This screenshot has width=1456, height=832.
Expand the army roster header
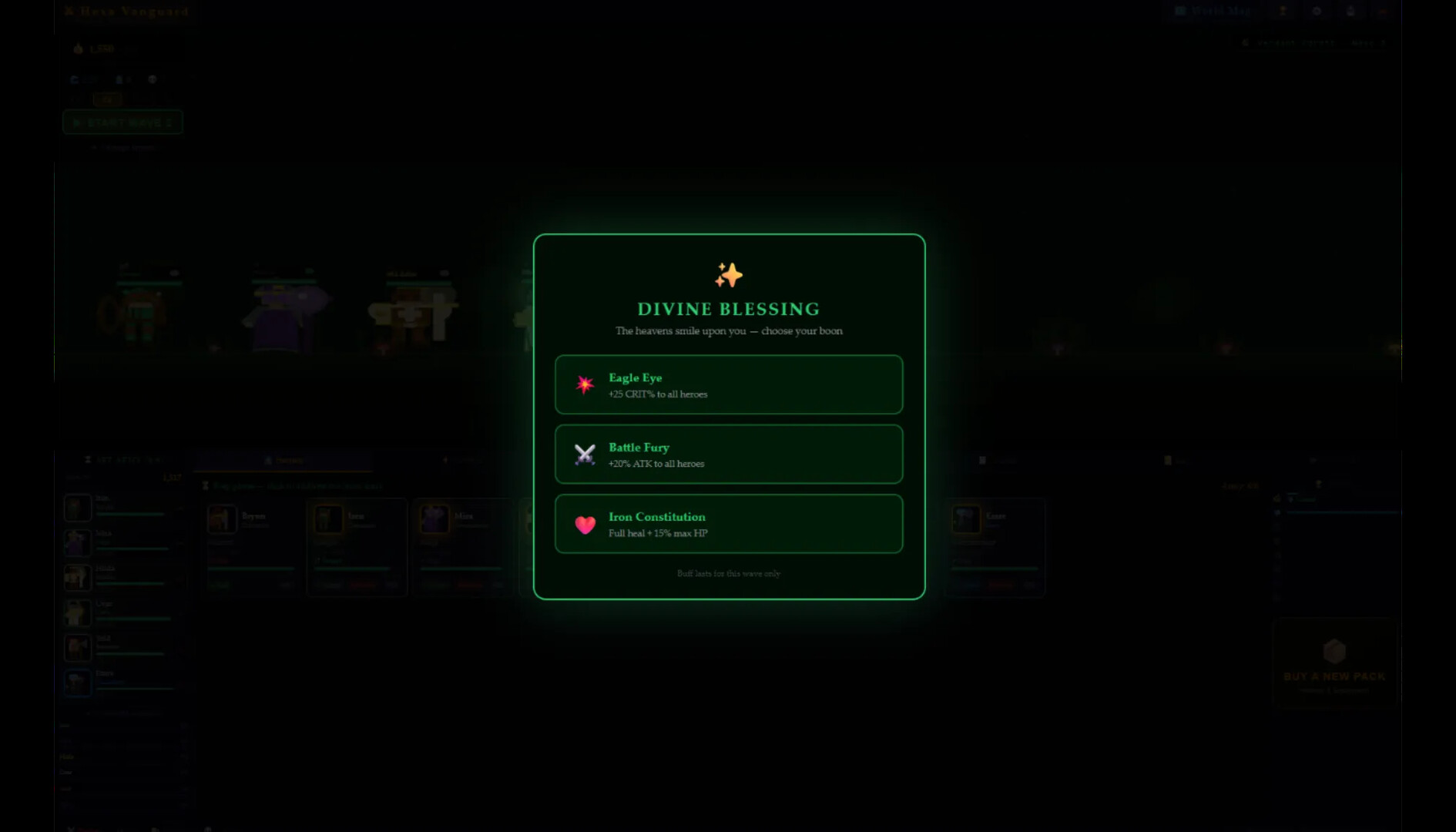(x=123, y=458)
